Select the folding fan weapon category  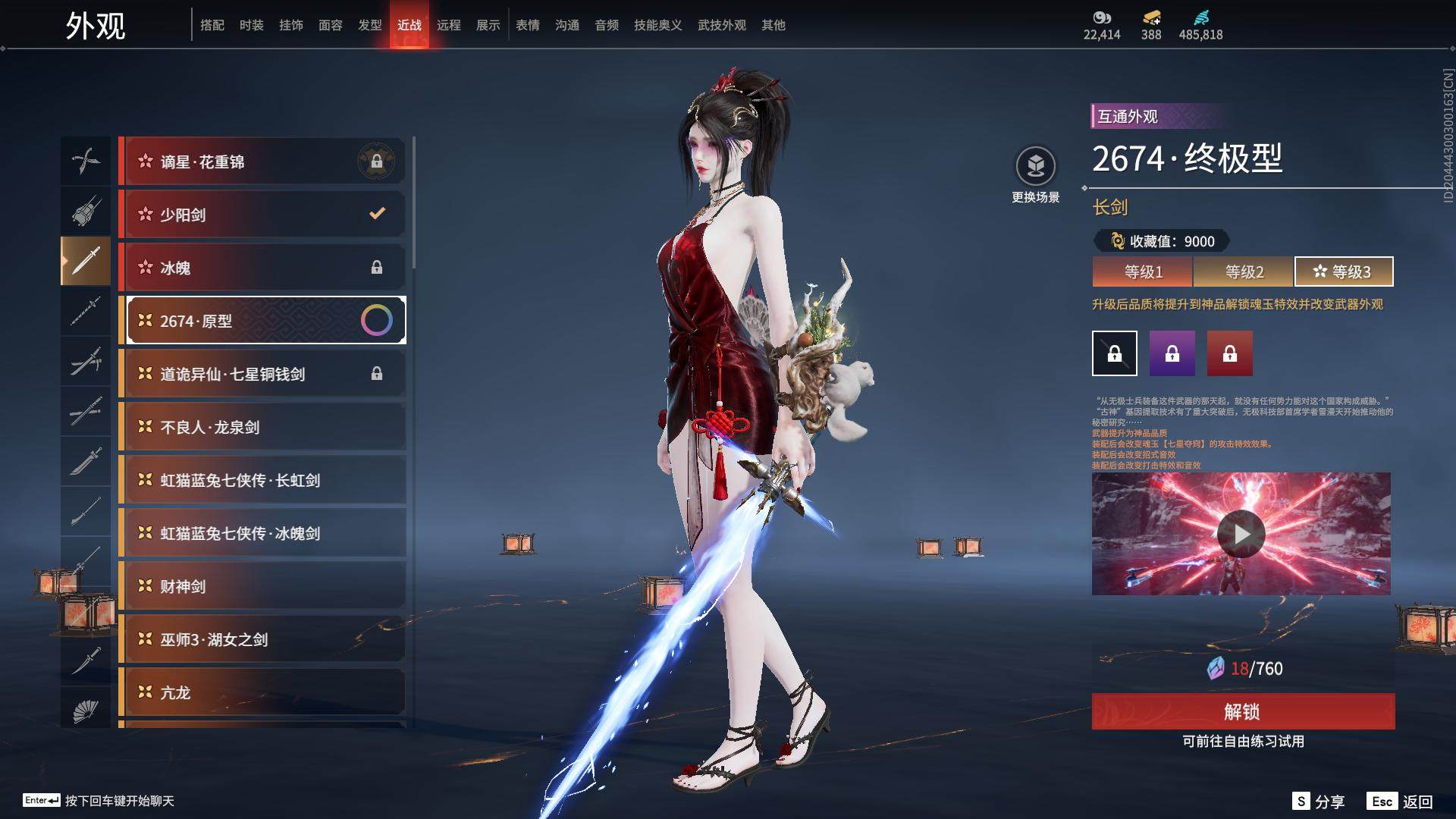pos(86,711)
